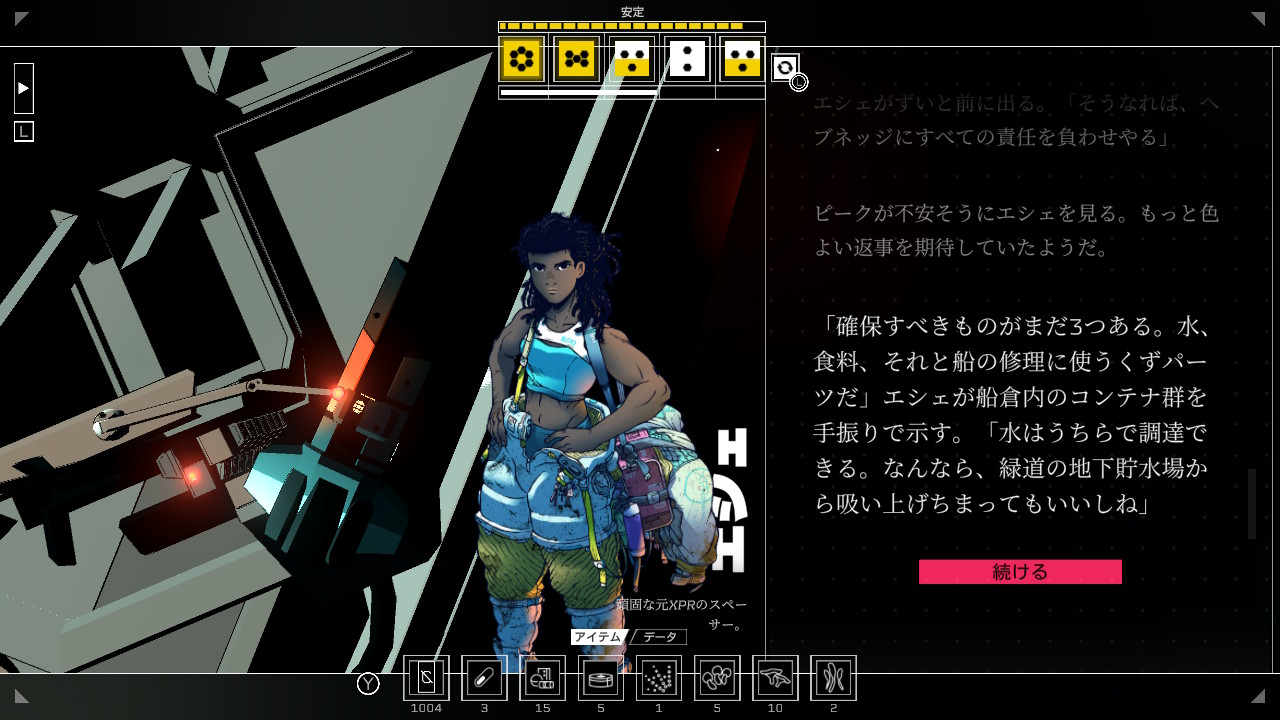Image resolution: width=1280 pixels, height=720 pixels.
Task: Click the winged creature item showing quantity 10
Action: (775, 677)
